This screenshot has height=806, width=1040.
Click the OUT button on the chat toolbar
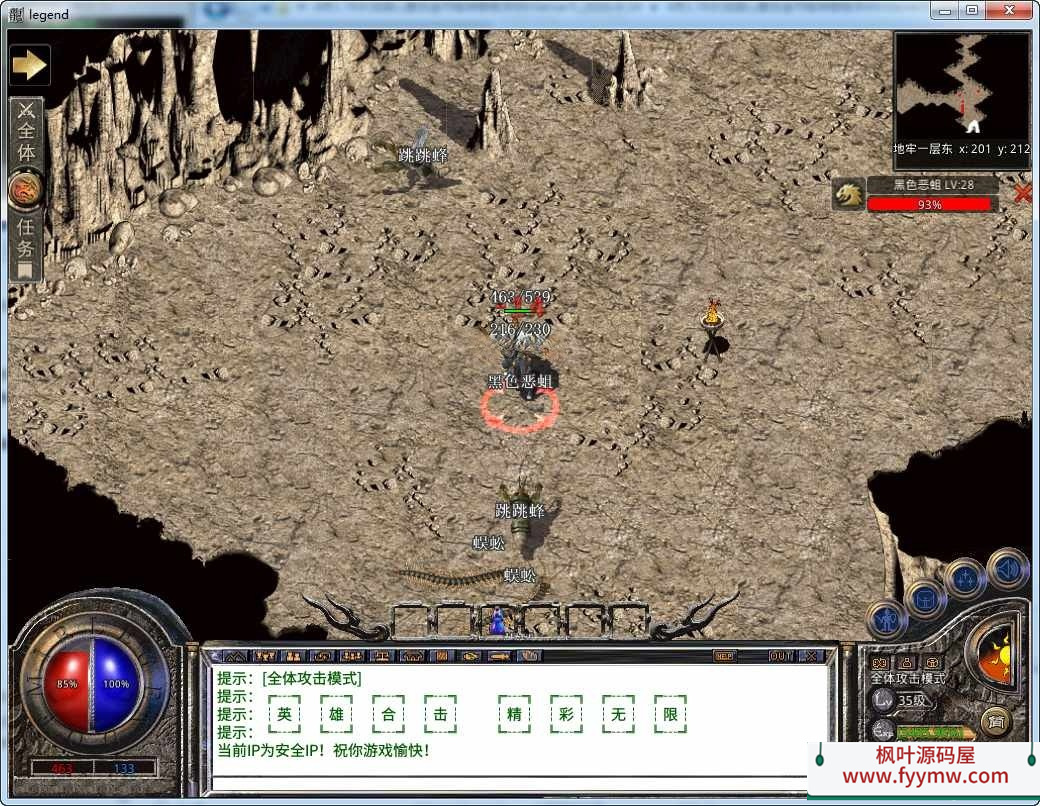(781, 656)
